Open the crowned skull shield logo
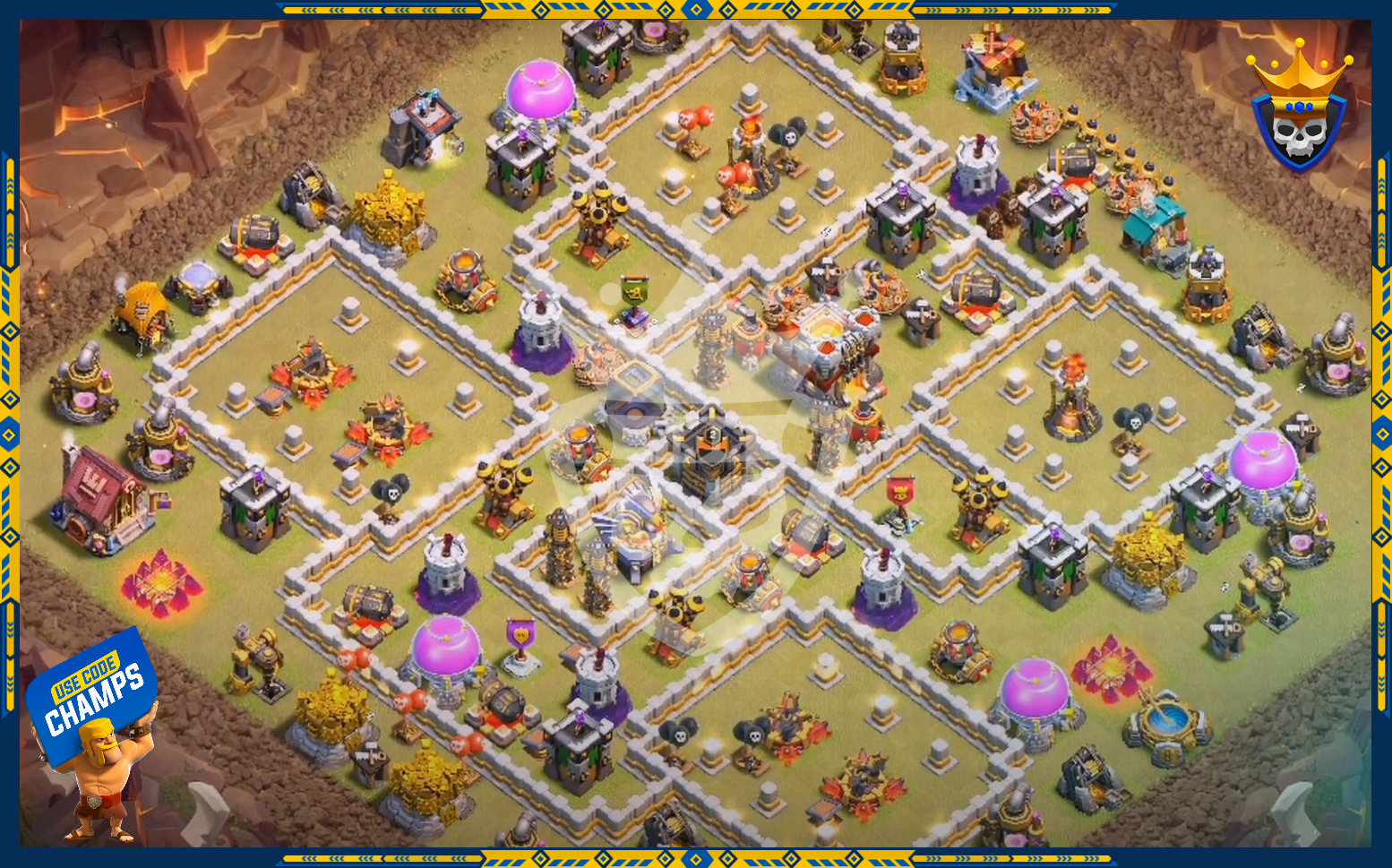Screen dimensions: 1392x868 tap(1298, 110)
